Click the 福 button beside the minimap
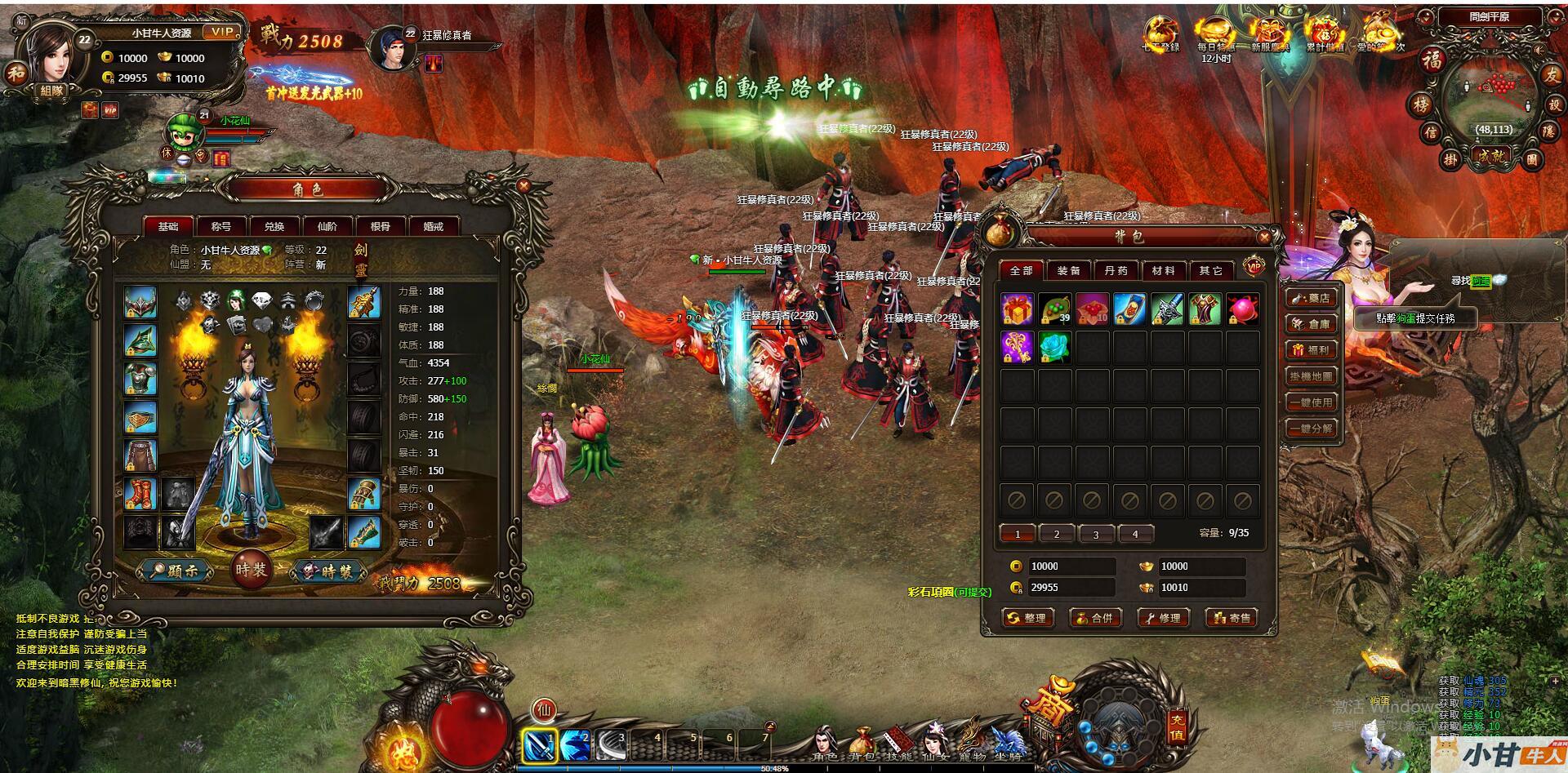Screen dimensions: 1568x773 pyautogui.click(x=1432, y=60)
